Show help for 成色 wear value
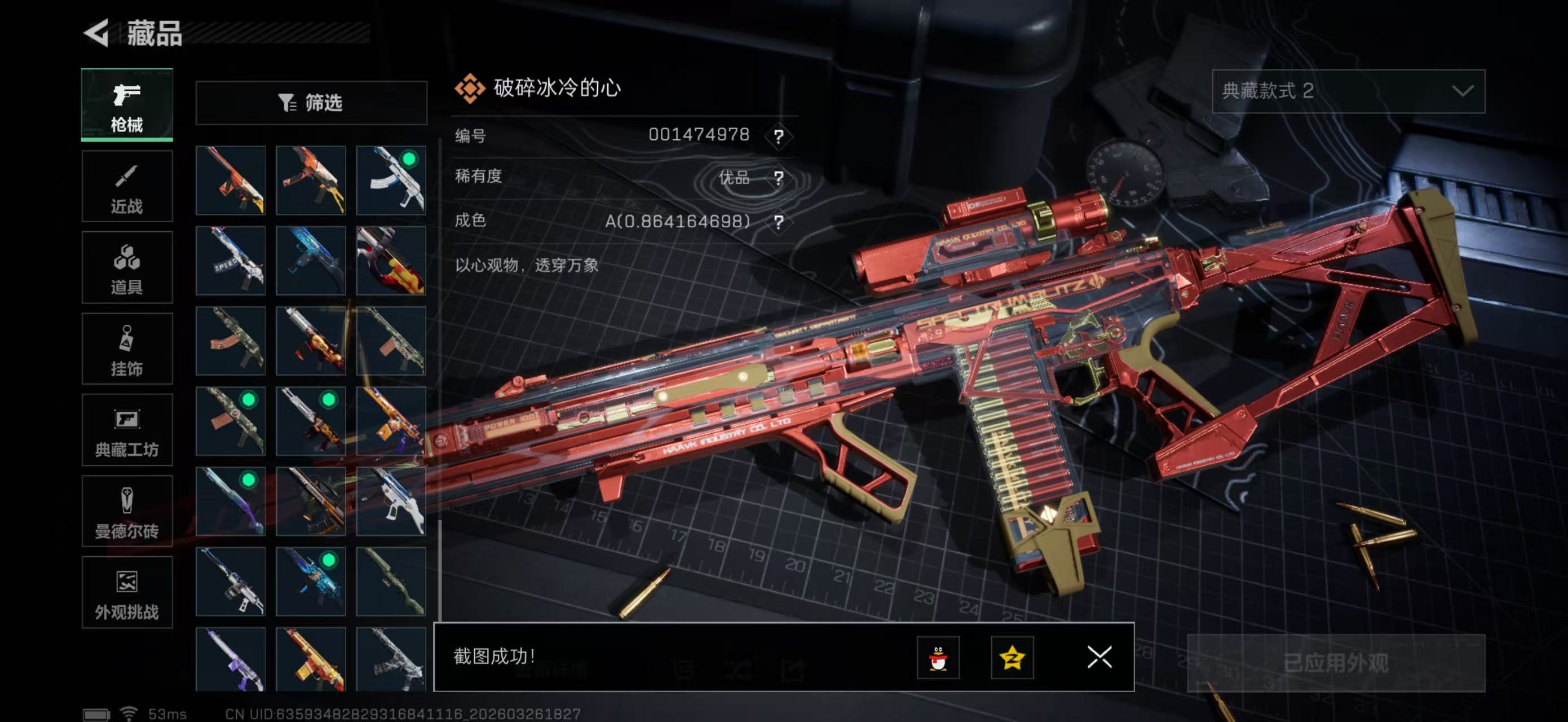Viewport: 1568px width, 722px height. (779, 222)
